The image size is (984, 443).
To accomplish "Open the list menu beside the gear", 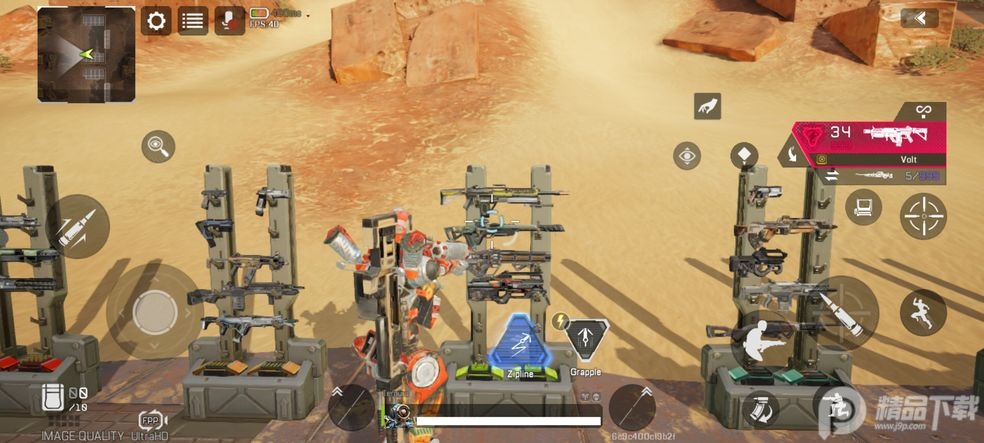I will click(193, 20).
